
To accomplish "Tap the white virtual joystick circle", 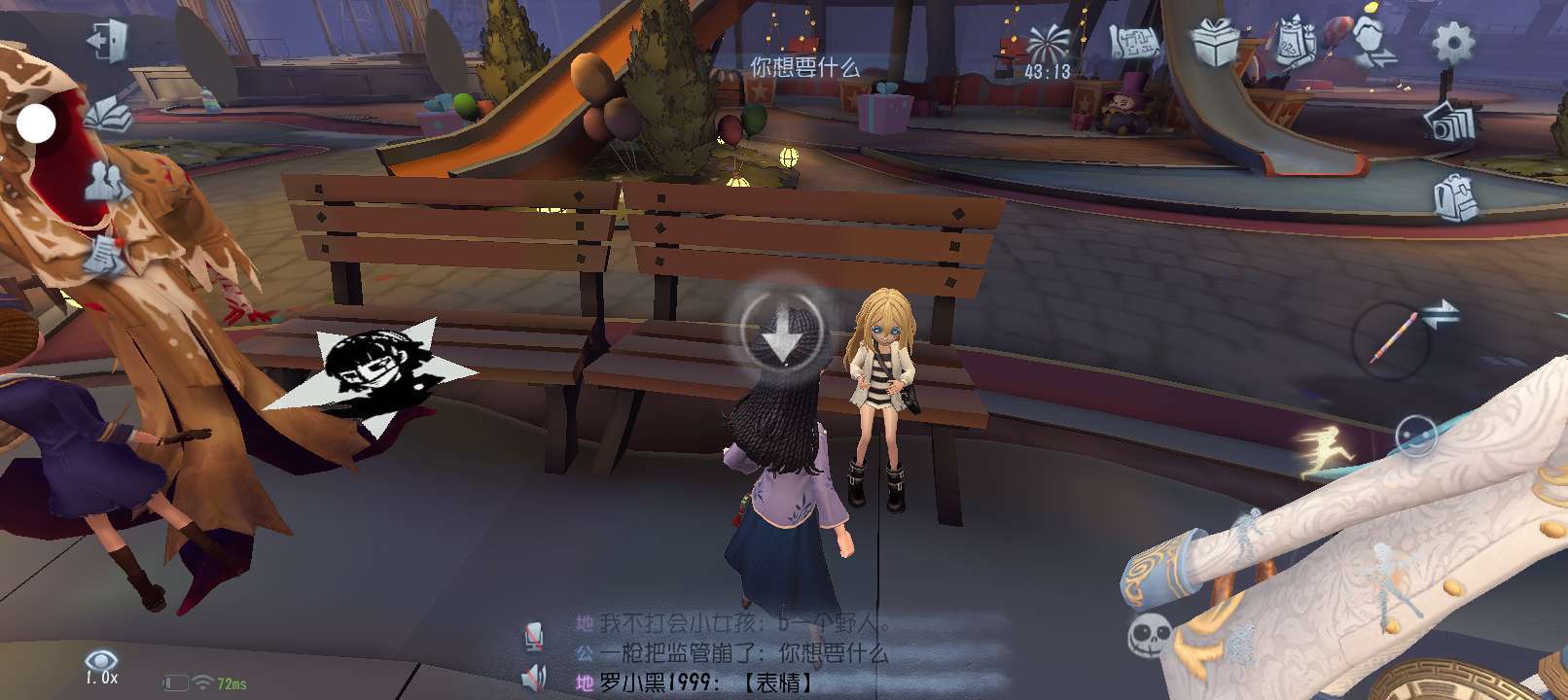I will pyautogui.click(x=37, y=123).
